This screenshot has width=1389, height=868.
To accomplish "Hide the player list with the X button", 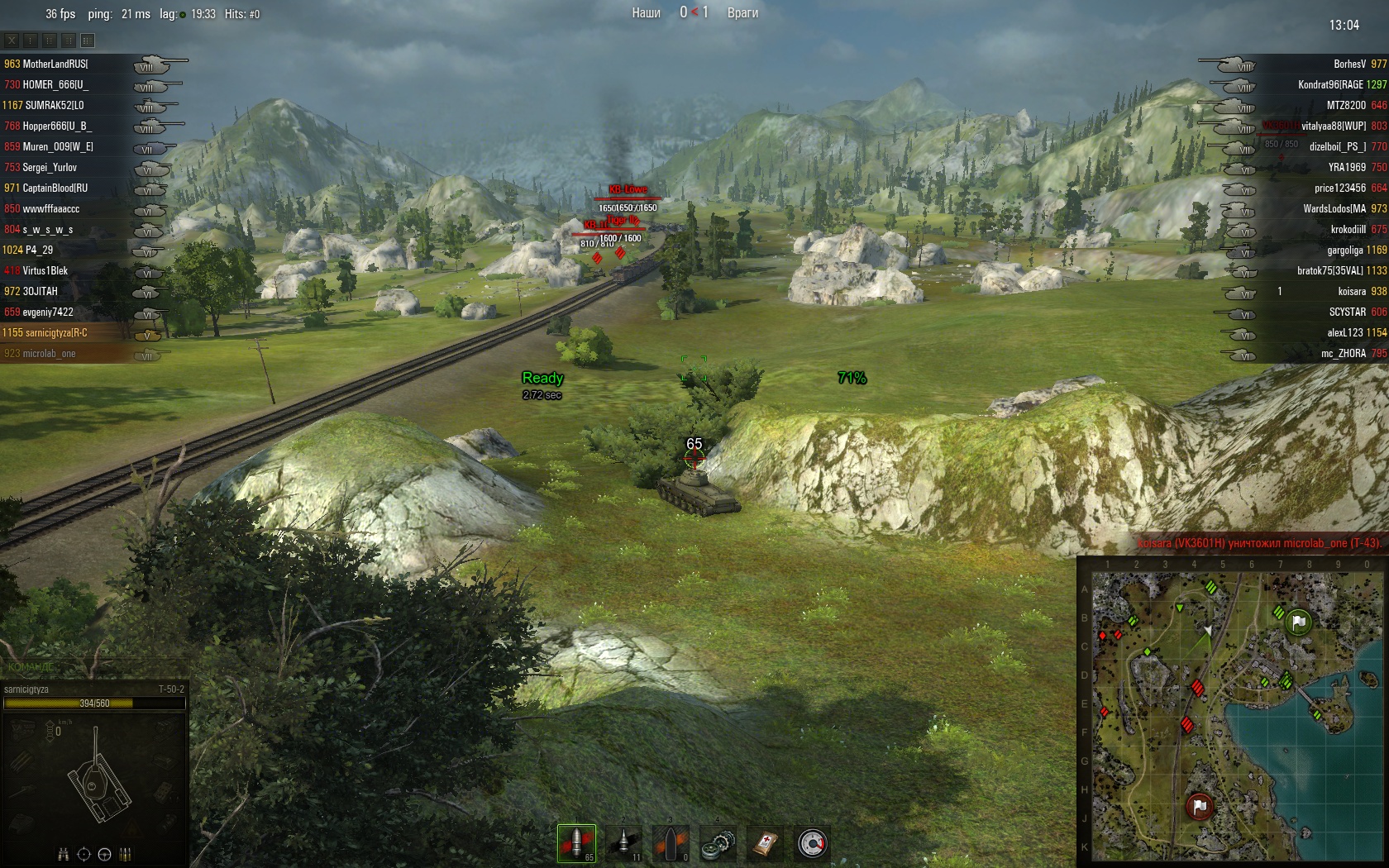I will tap(12, 40).
